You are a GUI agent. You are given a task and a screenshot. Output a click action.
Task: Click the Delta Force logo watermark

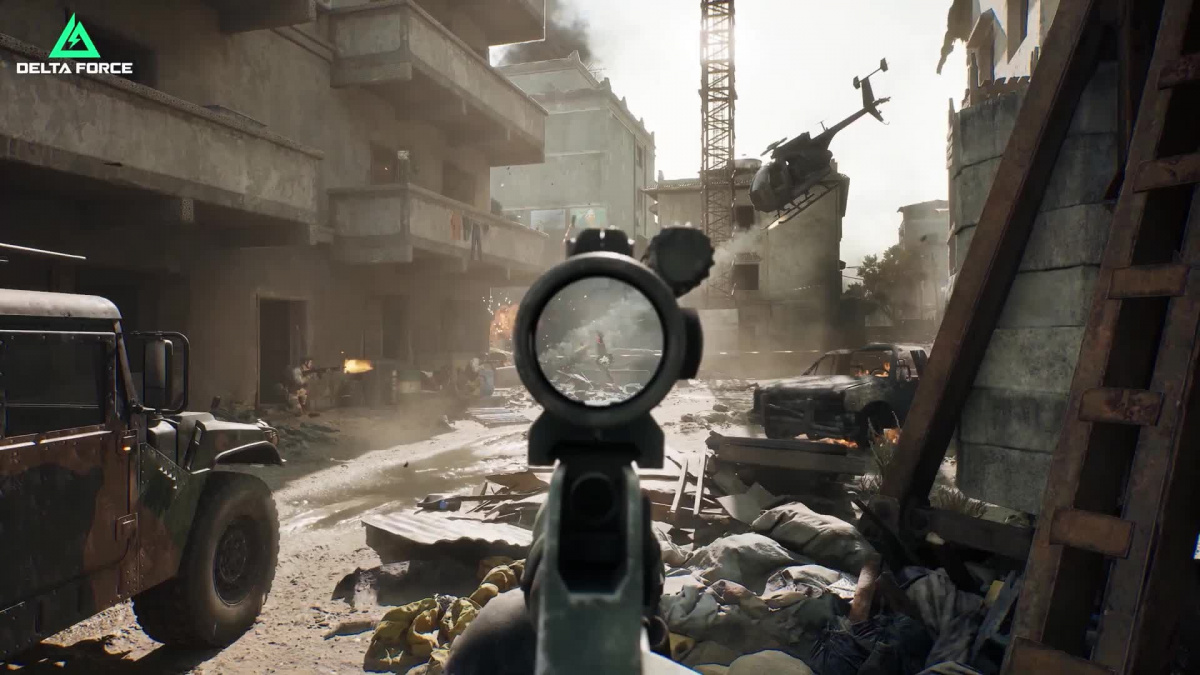[74, 45]
